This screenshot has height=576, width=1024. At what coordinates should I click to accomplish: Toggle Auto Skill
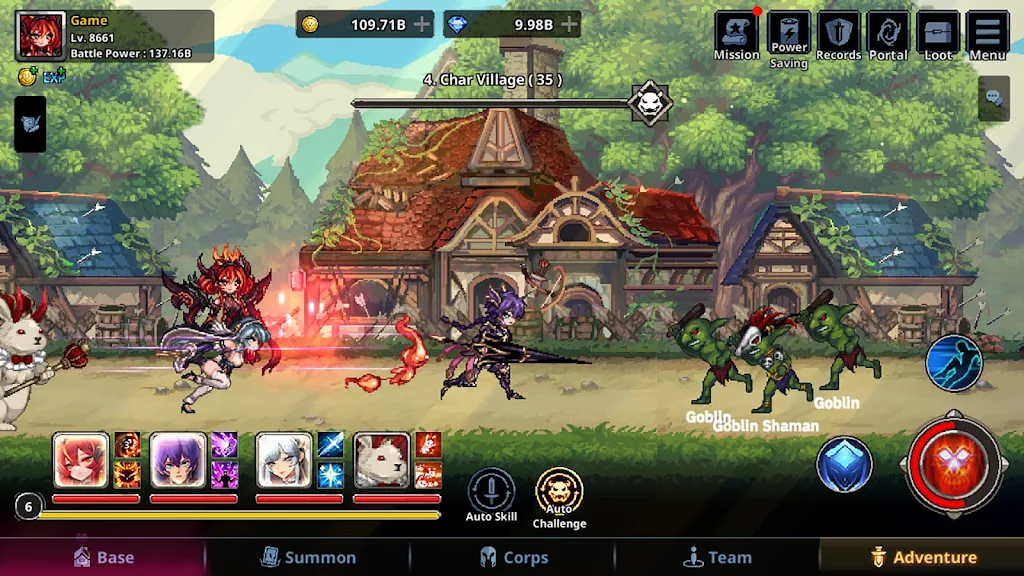coord(492,492)
